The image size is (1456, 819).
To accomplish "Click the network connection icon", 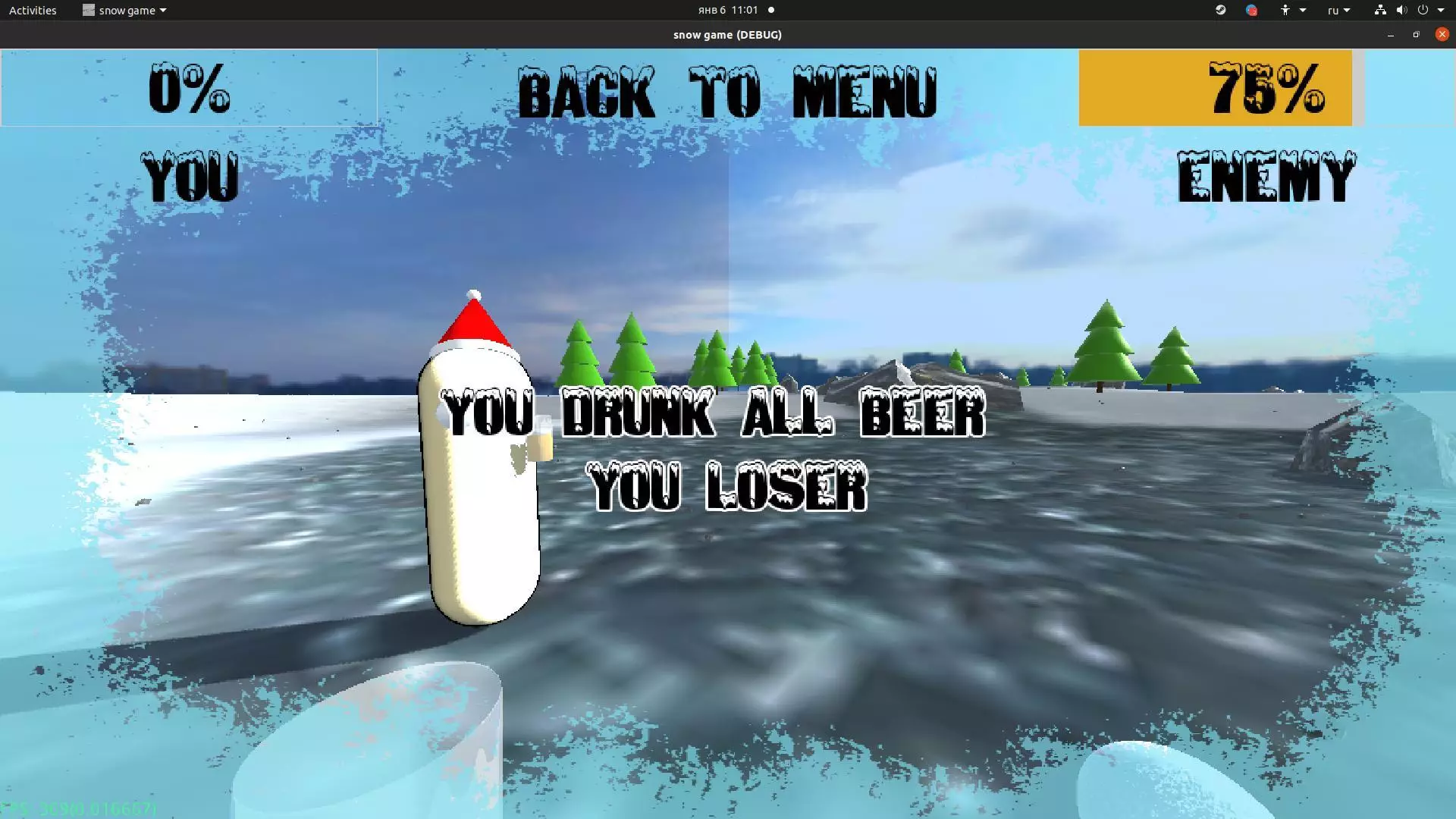I will pyautogui.click(x=1380, y=10).
